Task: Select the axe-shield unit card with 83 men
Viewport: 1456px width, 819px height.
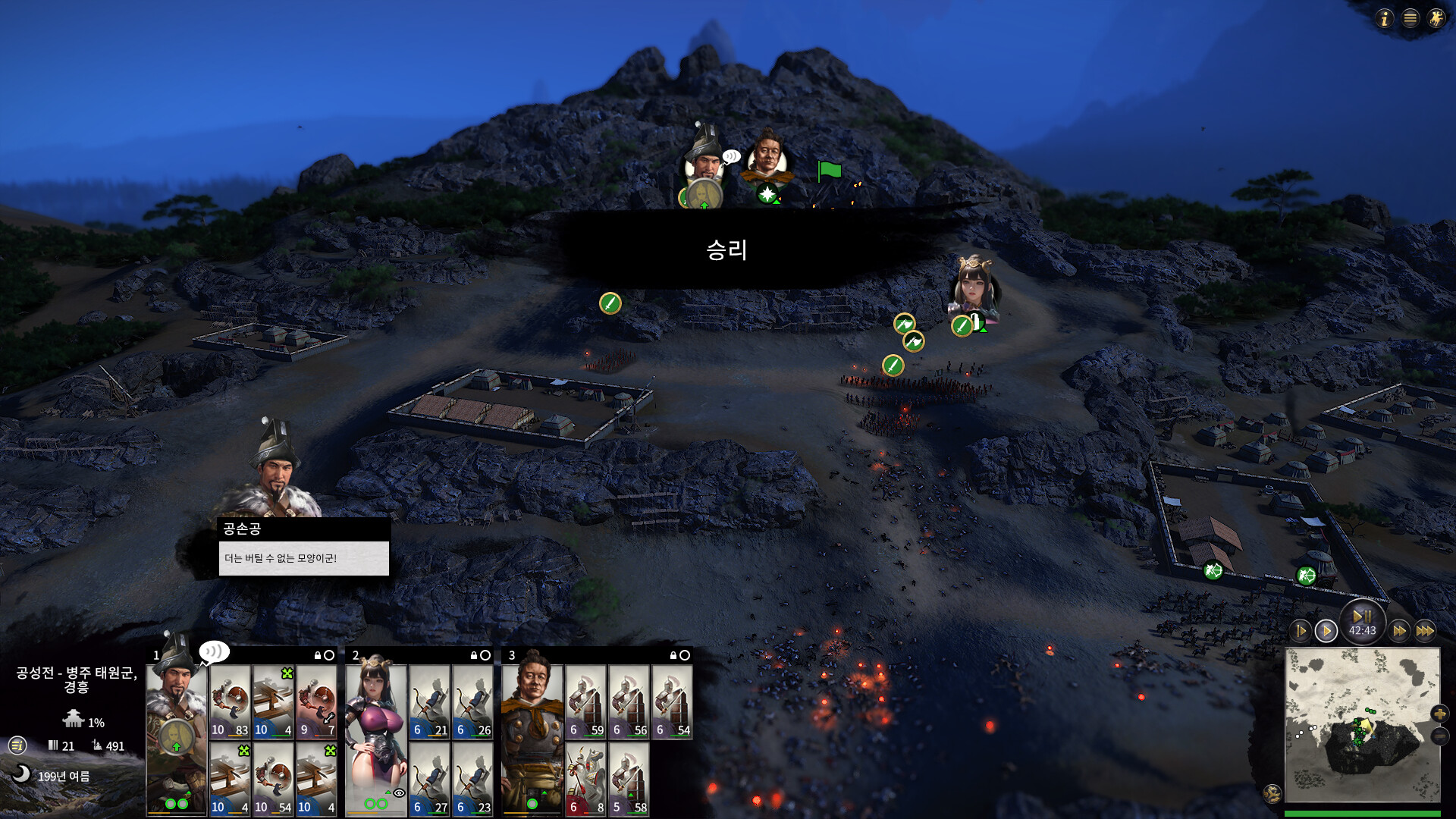Action: click(x=230, y=702)
